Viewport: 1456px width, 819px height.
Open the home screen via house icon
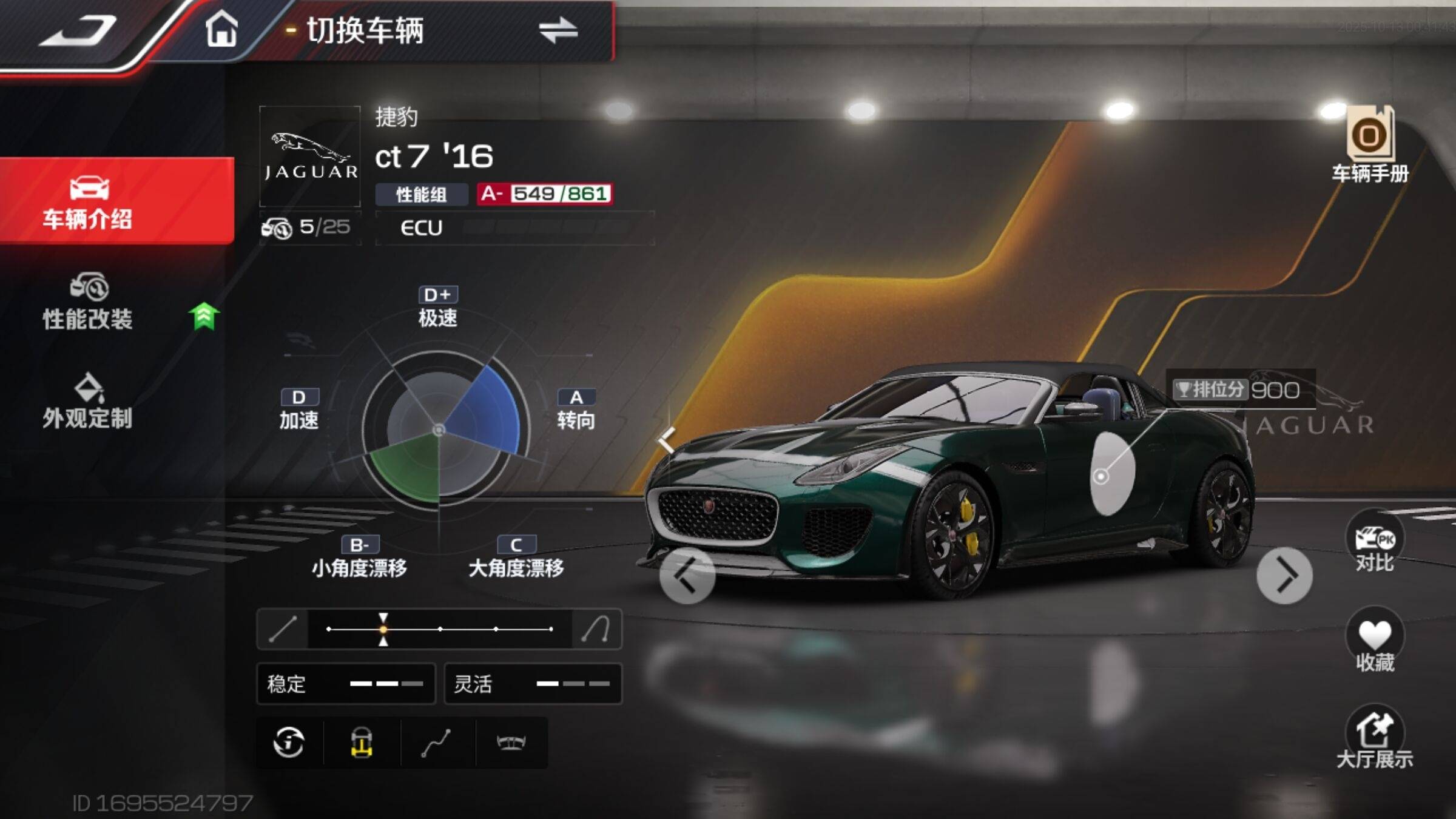221,29
